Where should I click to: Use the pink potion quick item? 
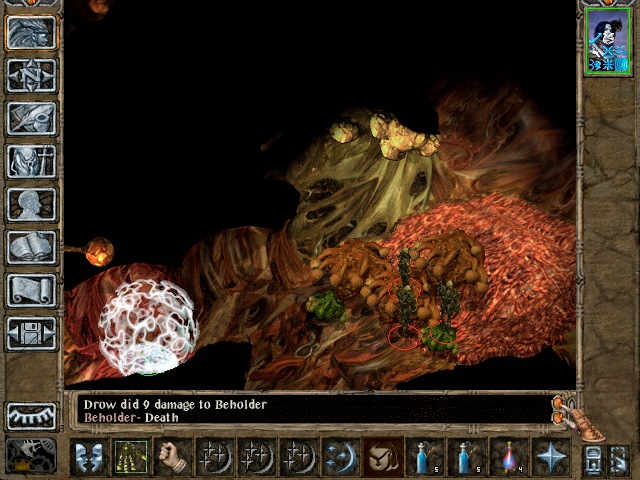point(508,458)
